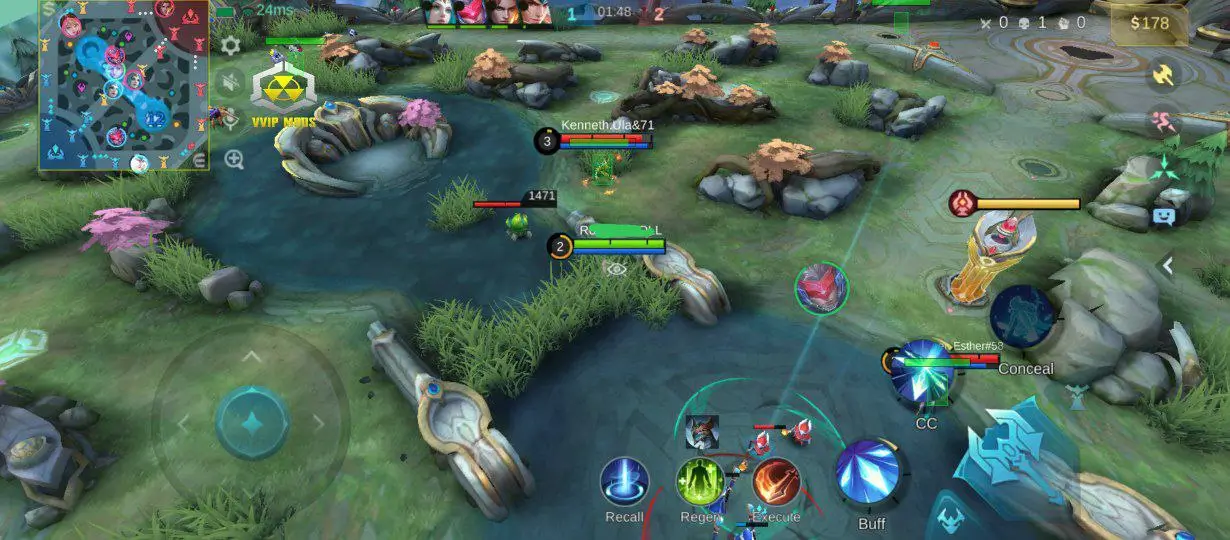
Task: Tap the green three-arrow icon
Action: 1163,170
